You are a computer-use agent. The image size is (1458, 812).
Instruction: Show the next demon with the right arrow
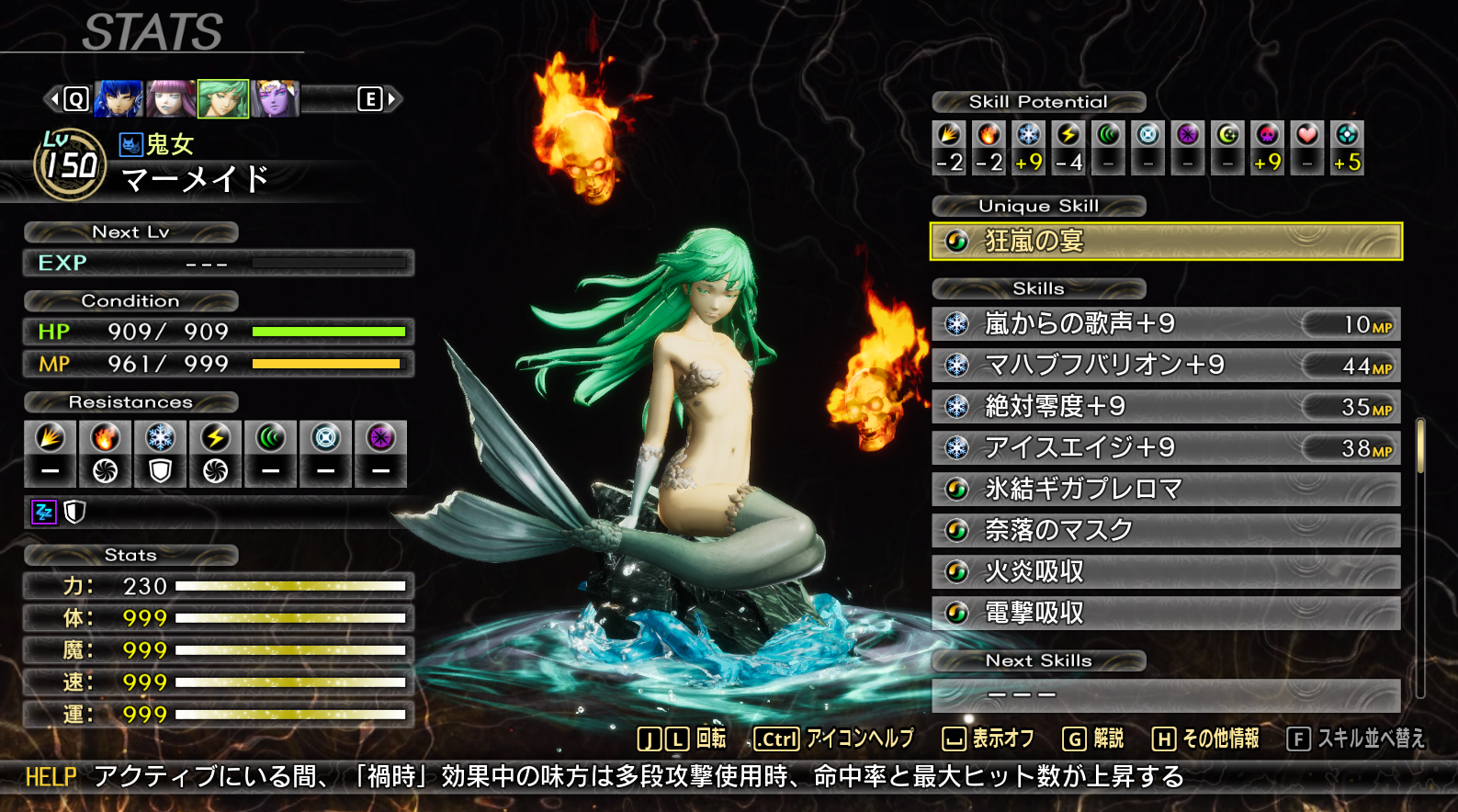(393, 98)
